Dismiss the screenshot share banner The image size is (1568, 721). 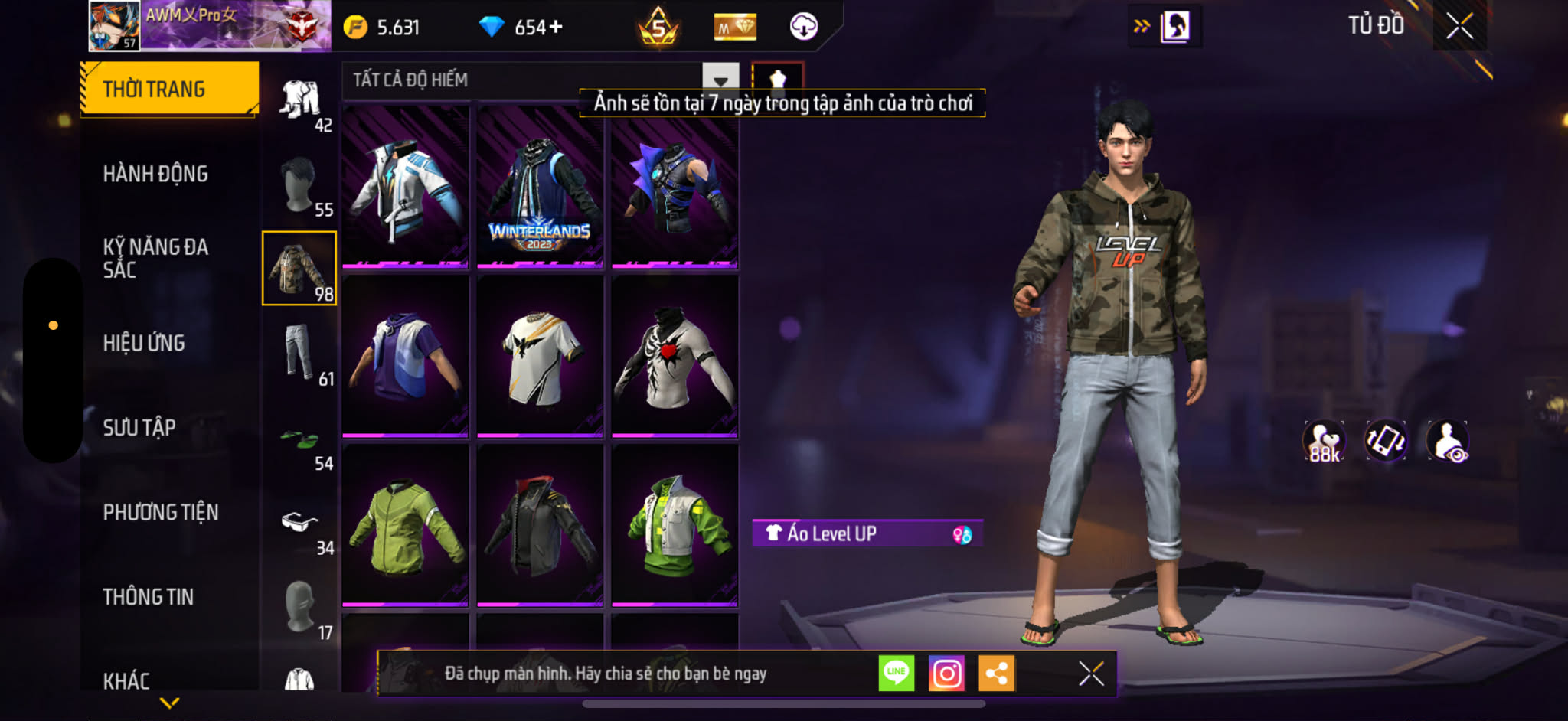(x=1091, y=674)
